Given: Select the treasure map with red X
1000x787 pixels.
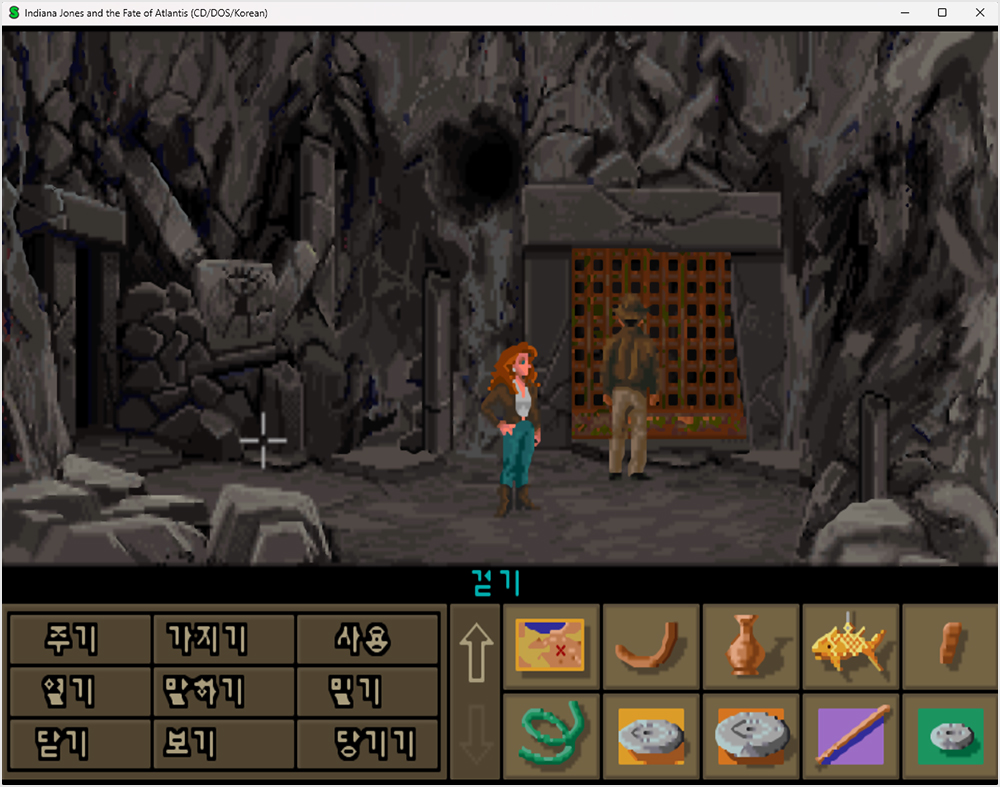Looking at the screenshot, I should point(549,645).
